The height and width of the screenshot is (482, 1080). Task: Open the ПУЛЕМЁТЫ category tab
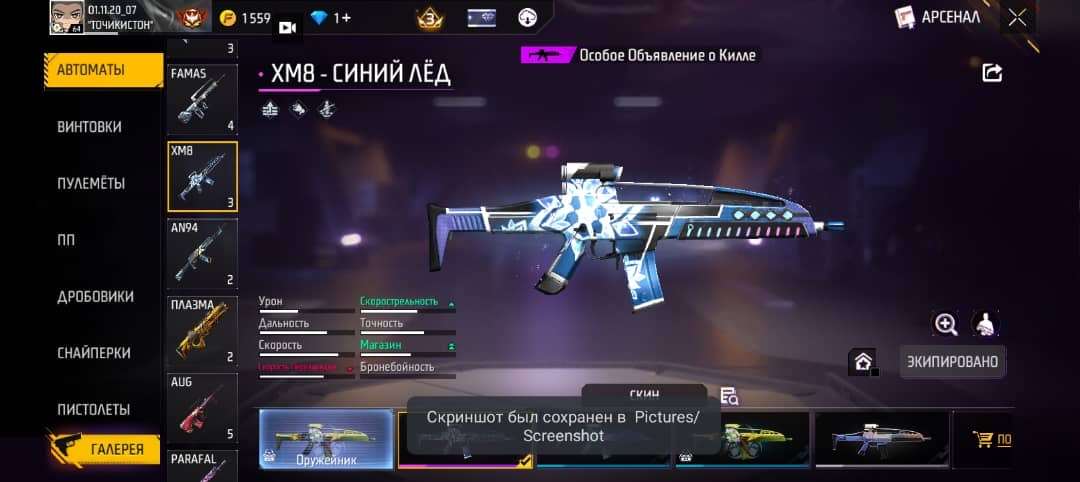[x=90, y=184]
